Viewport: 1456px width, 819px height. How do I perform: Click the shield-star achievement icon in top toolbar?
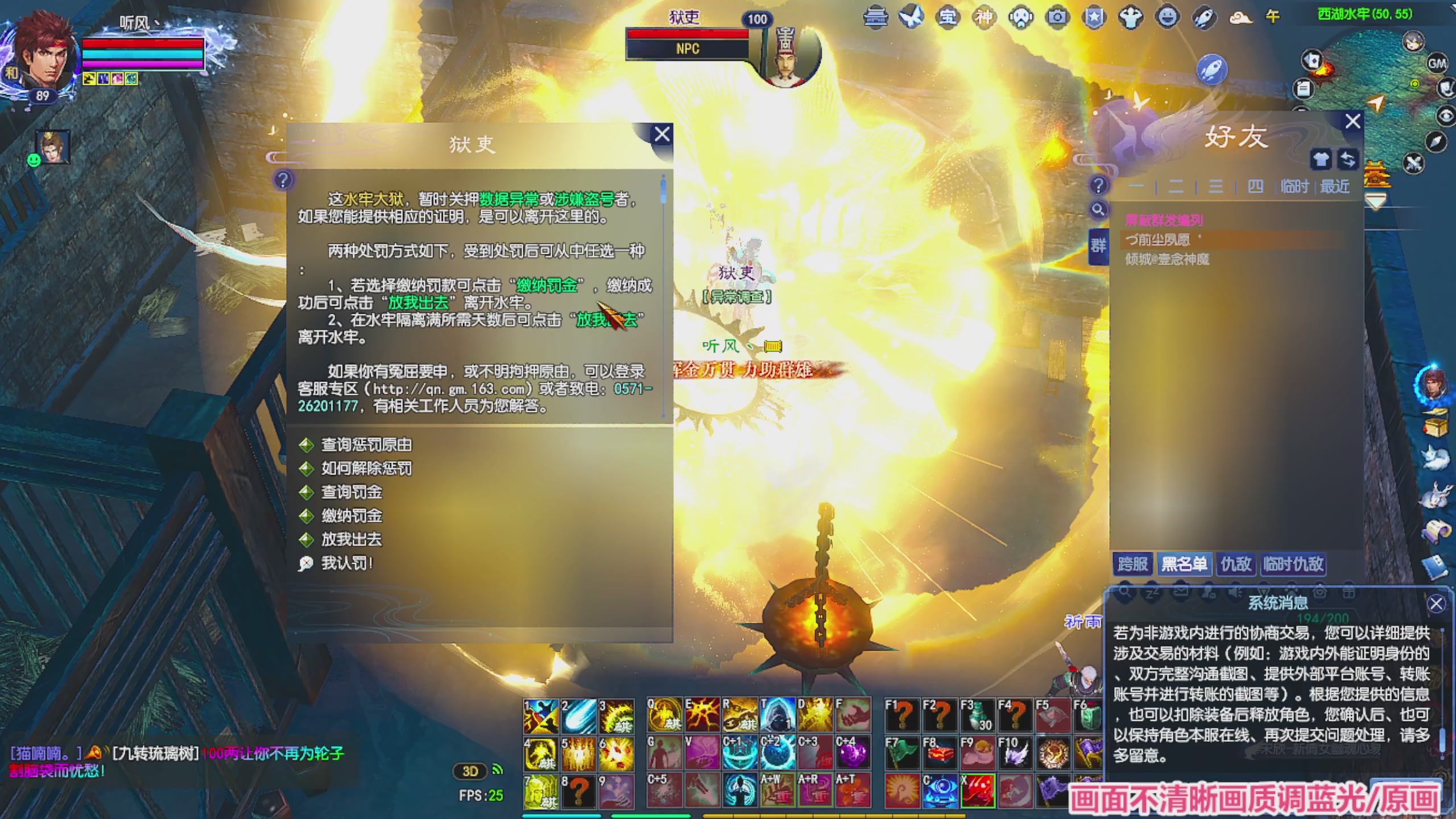coord(1095,17)
